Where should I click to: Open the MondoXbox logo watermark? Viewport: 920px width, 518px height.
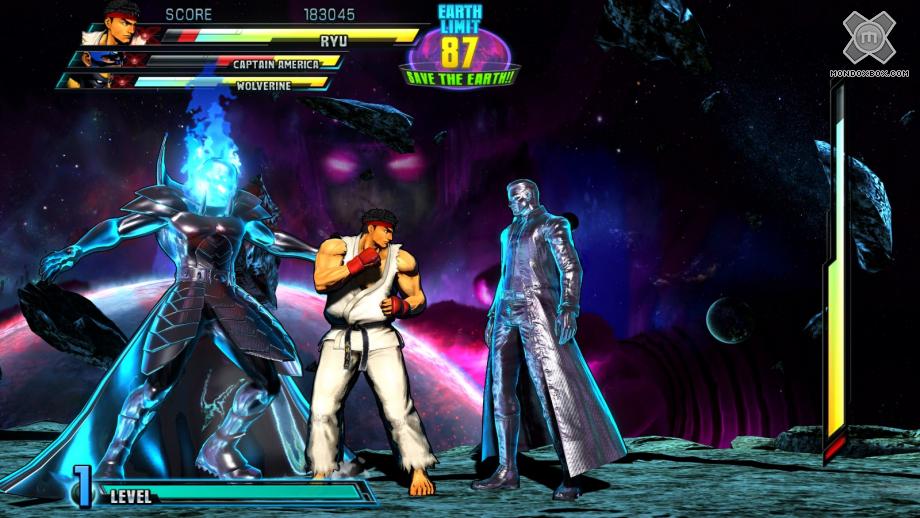(x=867, y=38)
